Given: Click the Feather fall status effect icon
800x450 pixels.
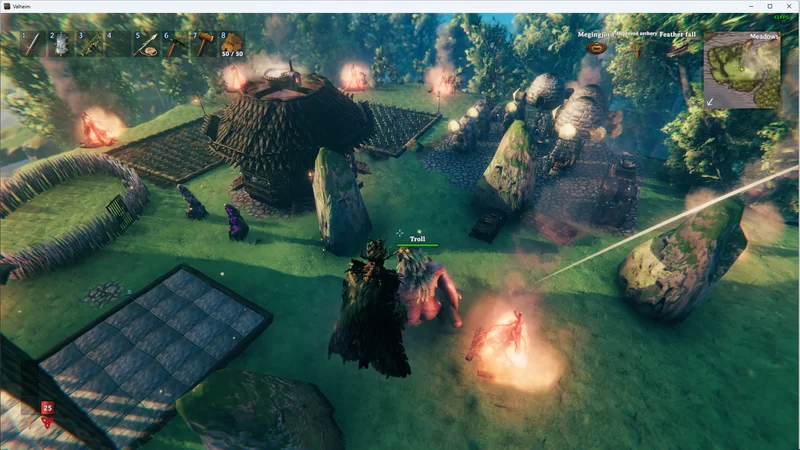Looking at the screenshot, I should pyautogui.click(x=677, y=47).
